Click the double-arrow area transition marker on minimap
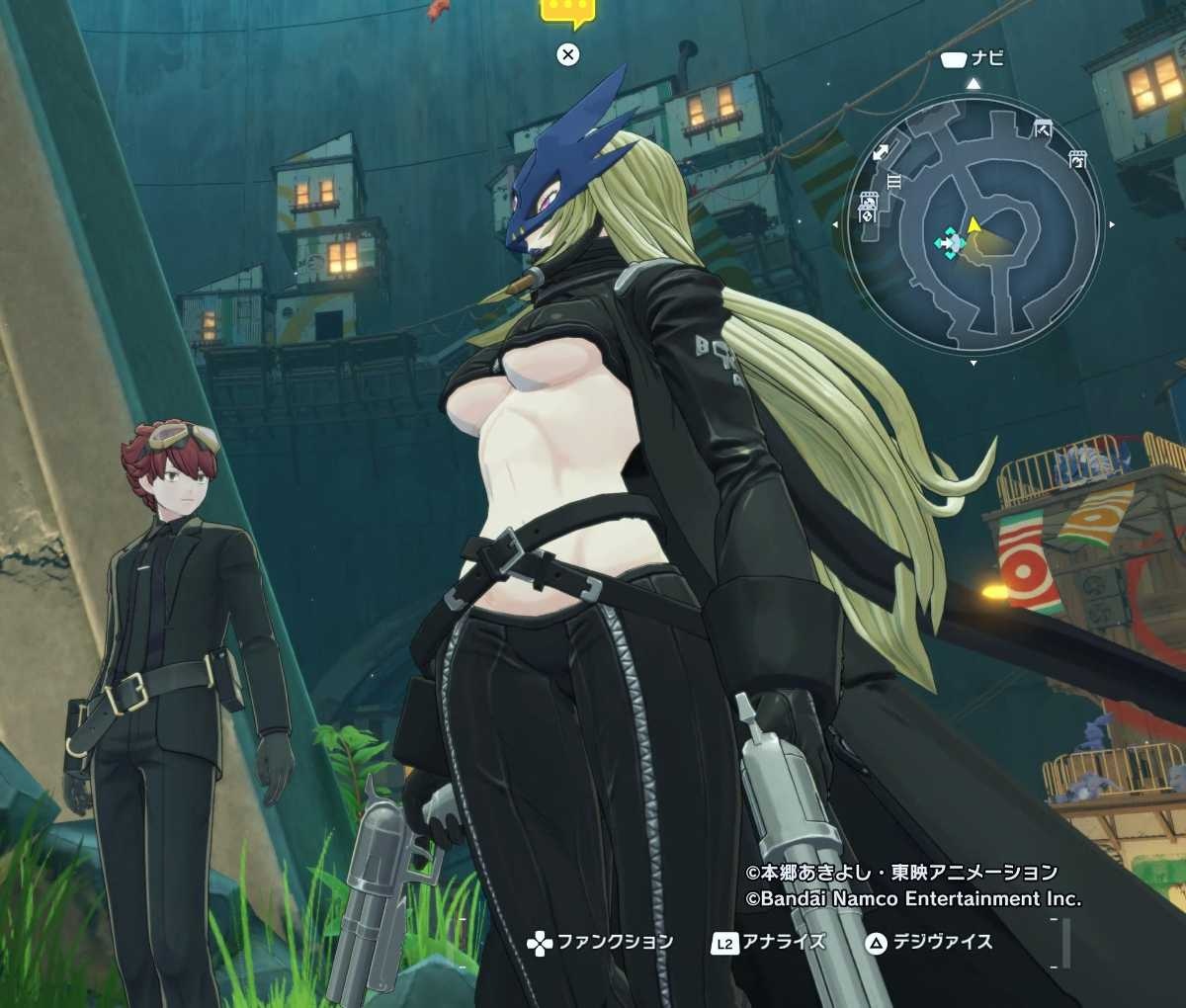The height and width of the screenshot is (1008, 1186). point(881,152)
